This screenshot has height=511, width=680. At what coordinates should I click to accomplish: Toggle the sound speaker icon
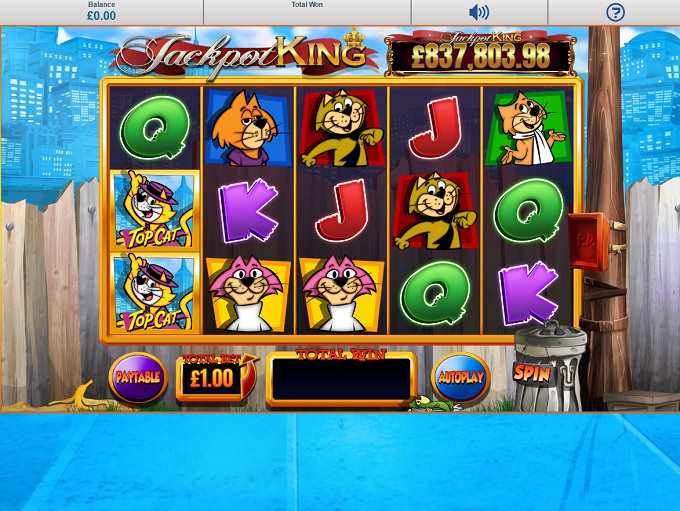(x=479, y=12)
